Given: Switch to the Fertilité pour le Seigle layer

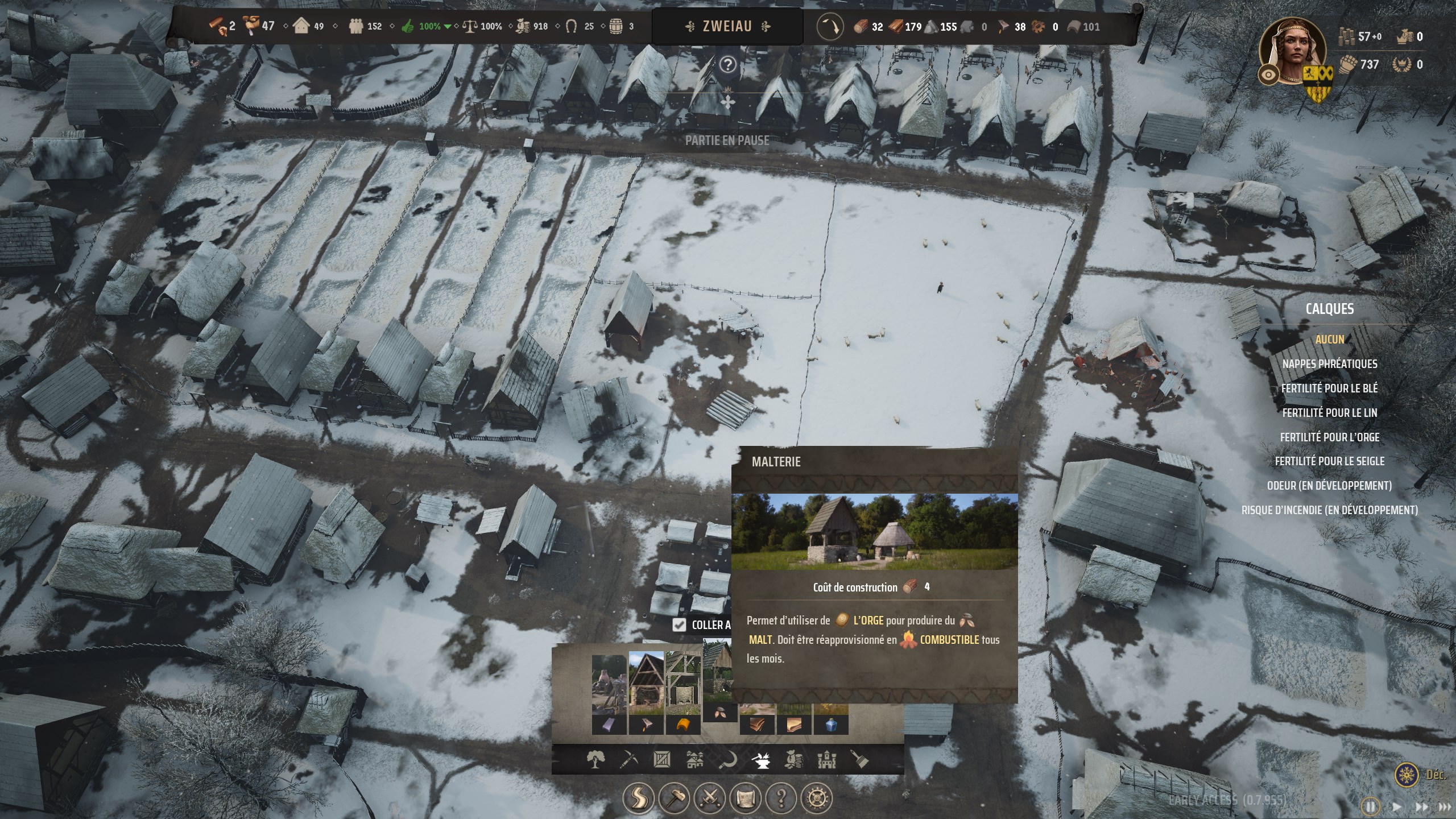Looking at the screenshot, I should [x=1329, y=461].
